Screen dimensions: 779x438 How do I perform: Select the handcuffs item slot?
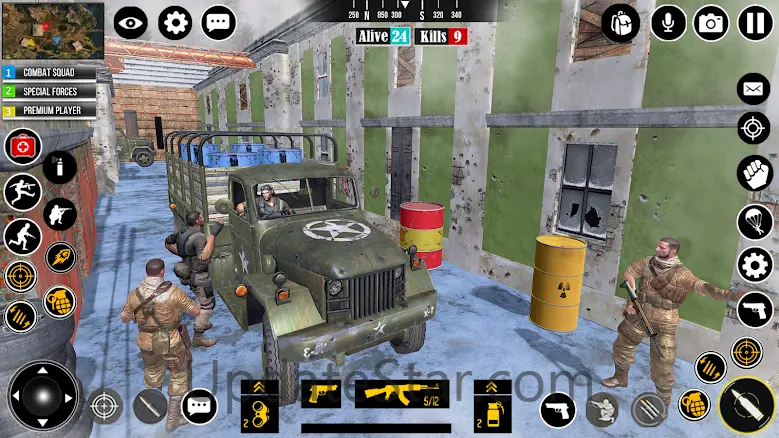260,410
